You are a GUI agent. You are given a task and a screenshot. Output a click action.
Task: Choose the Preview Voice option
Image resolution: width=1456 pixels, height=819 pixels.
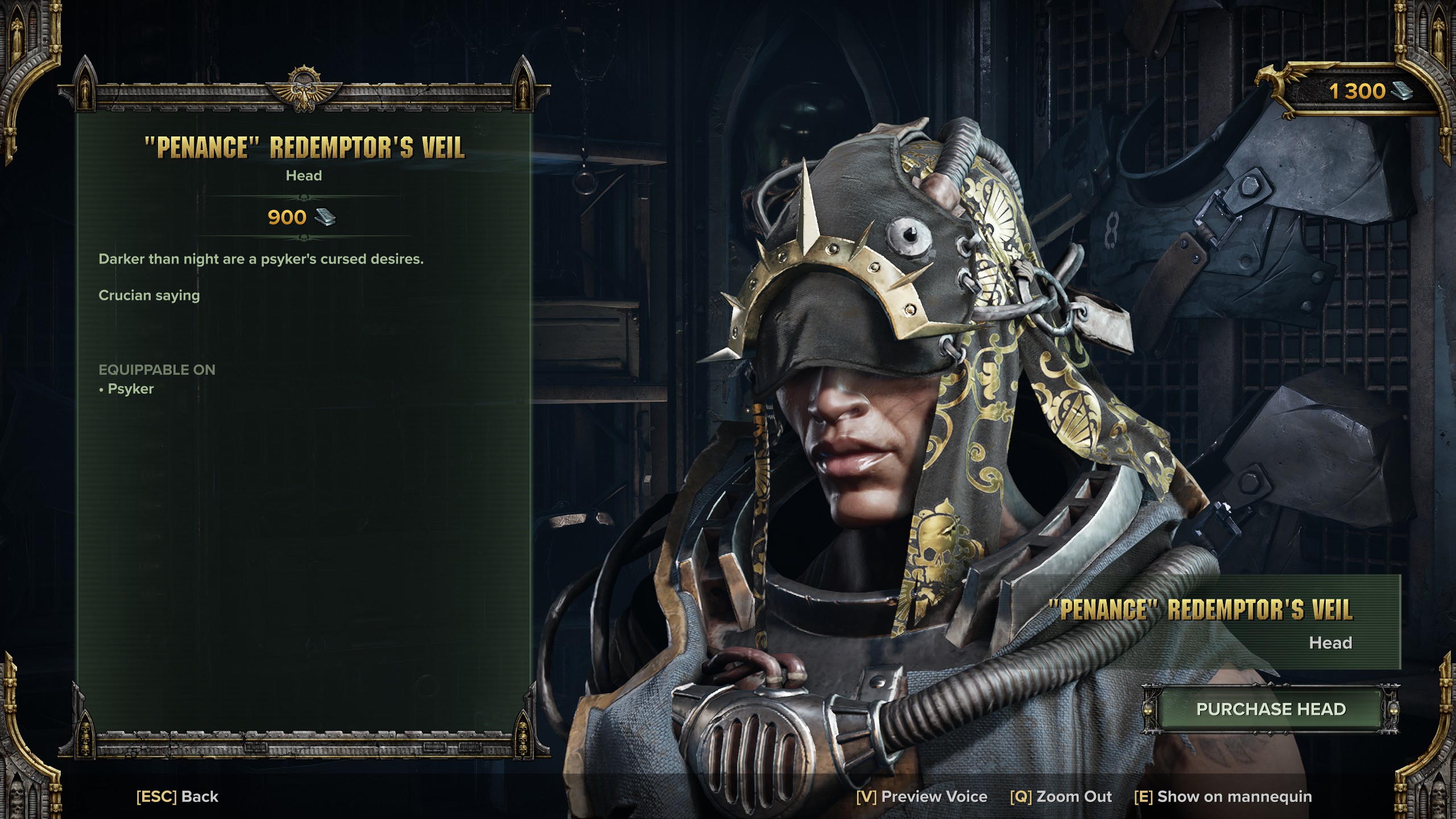tap(921, 796)
